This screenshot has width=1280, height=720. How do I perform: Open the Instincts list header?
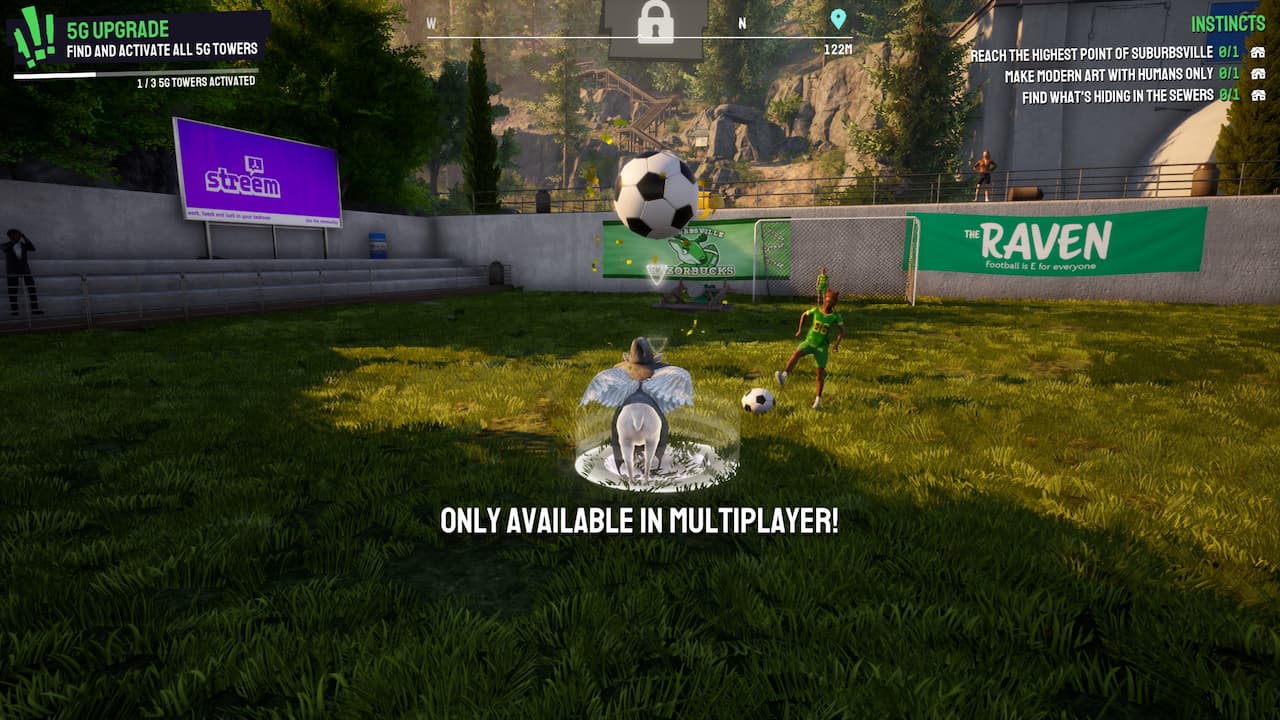coord(1228,23)
